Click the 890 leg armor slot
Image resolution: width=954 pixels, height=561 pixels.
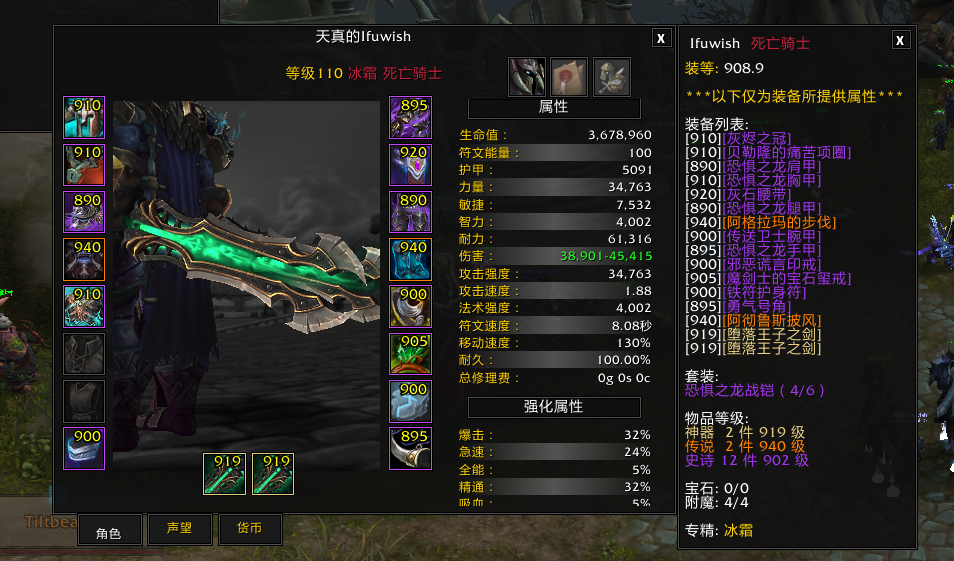tap(410, 212)
